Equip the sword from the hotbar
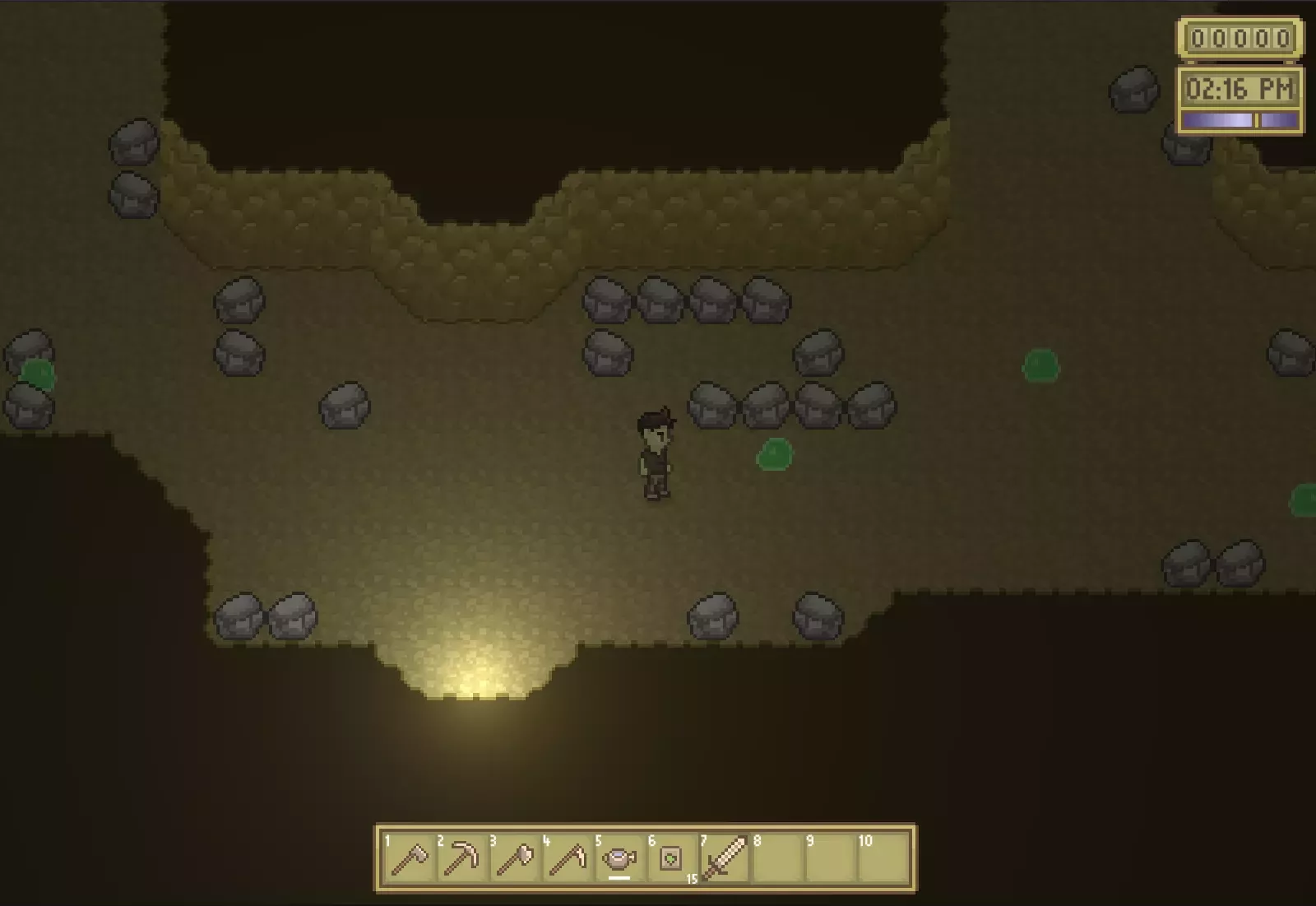The height and width of the screenshot is (906, 1316). [724, 859]
